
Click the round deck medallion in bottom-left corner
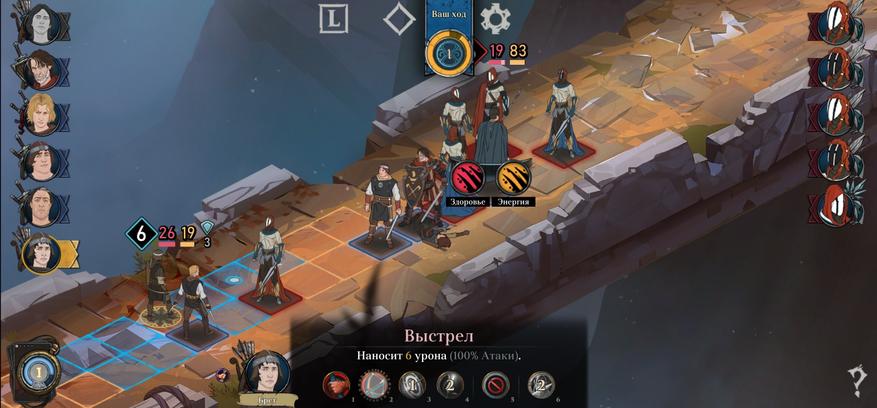point(33,371)
